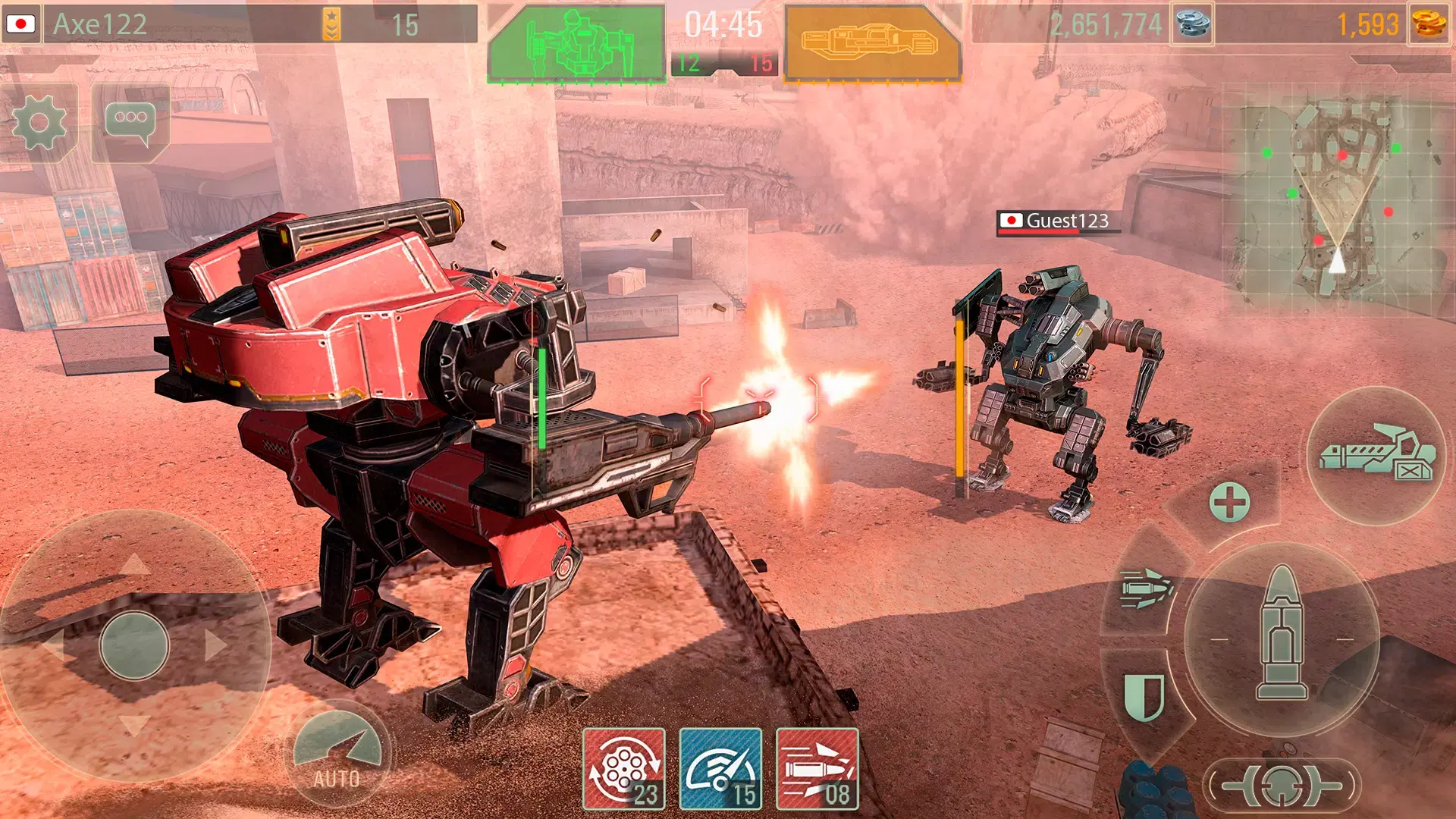Use the plus repair button
The width and height of the screenshot is (1456, 819).
(x=1229, y=502)
